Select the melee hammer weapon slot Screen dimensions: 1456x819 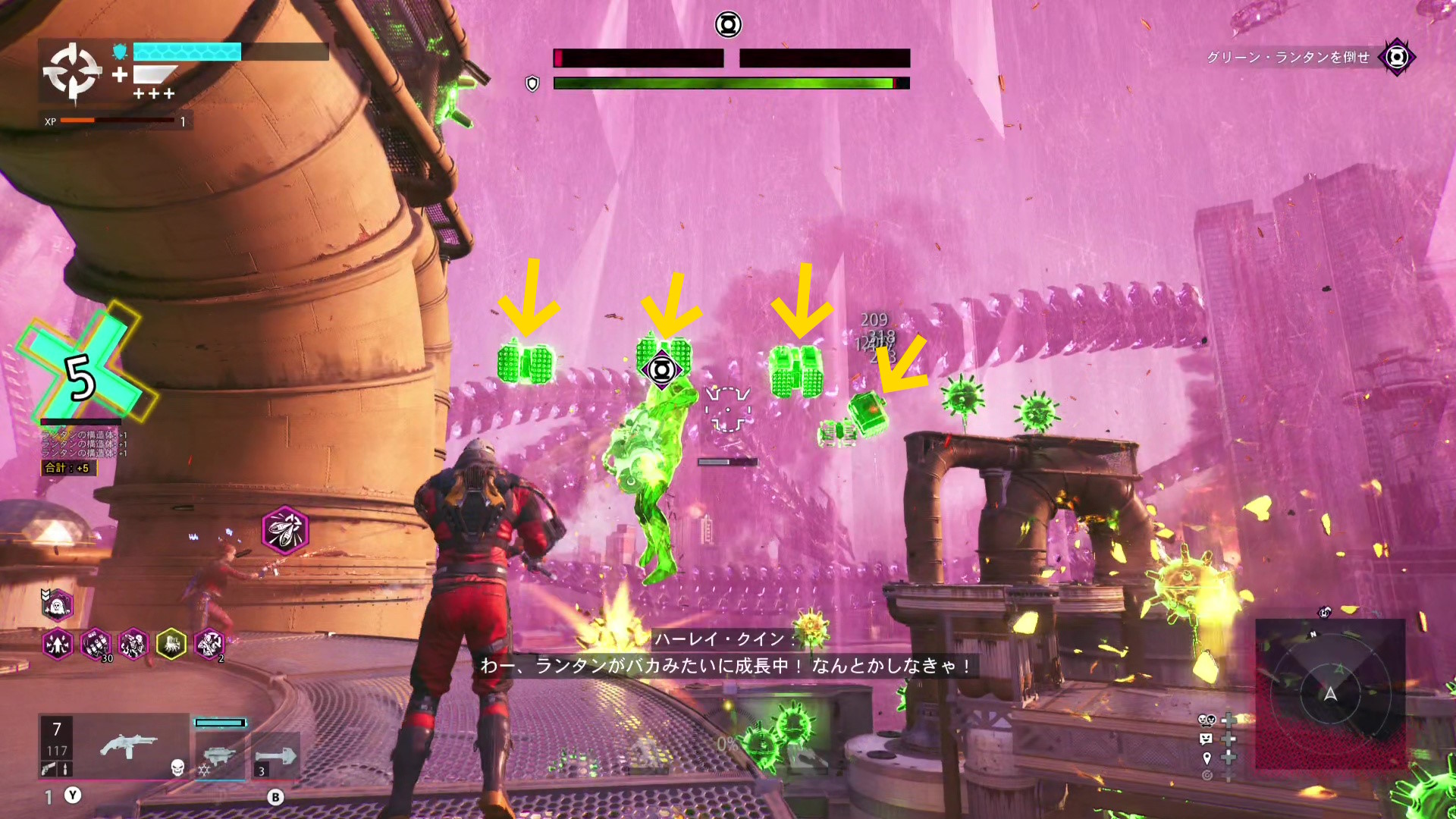pos(275,756)
